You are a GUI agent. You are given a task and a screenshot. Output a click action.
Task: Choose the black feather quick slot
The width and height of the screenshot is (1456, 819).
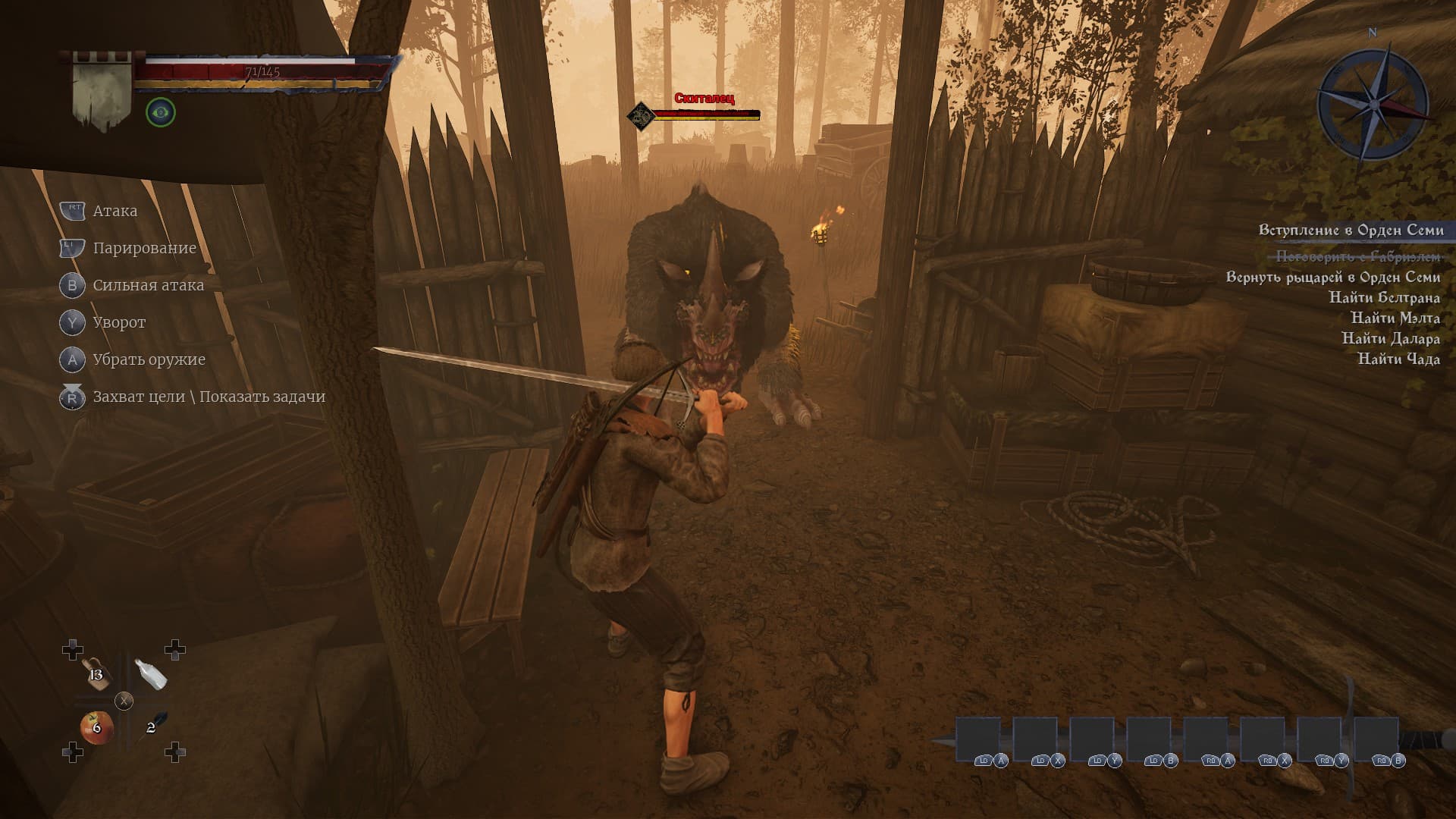coord(154,725)
